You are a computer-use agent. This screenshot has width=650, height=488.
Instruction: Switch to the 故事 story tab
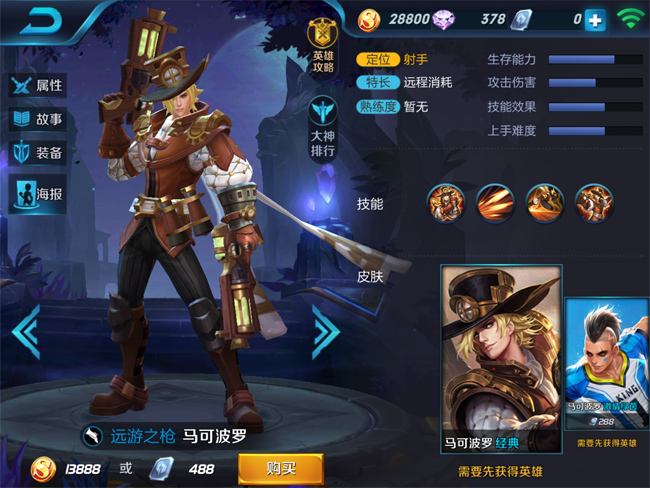(x=37, y=120)
